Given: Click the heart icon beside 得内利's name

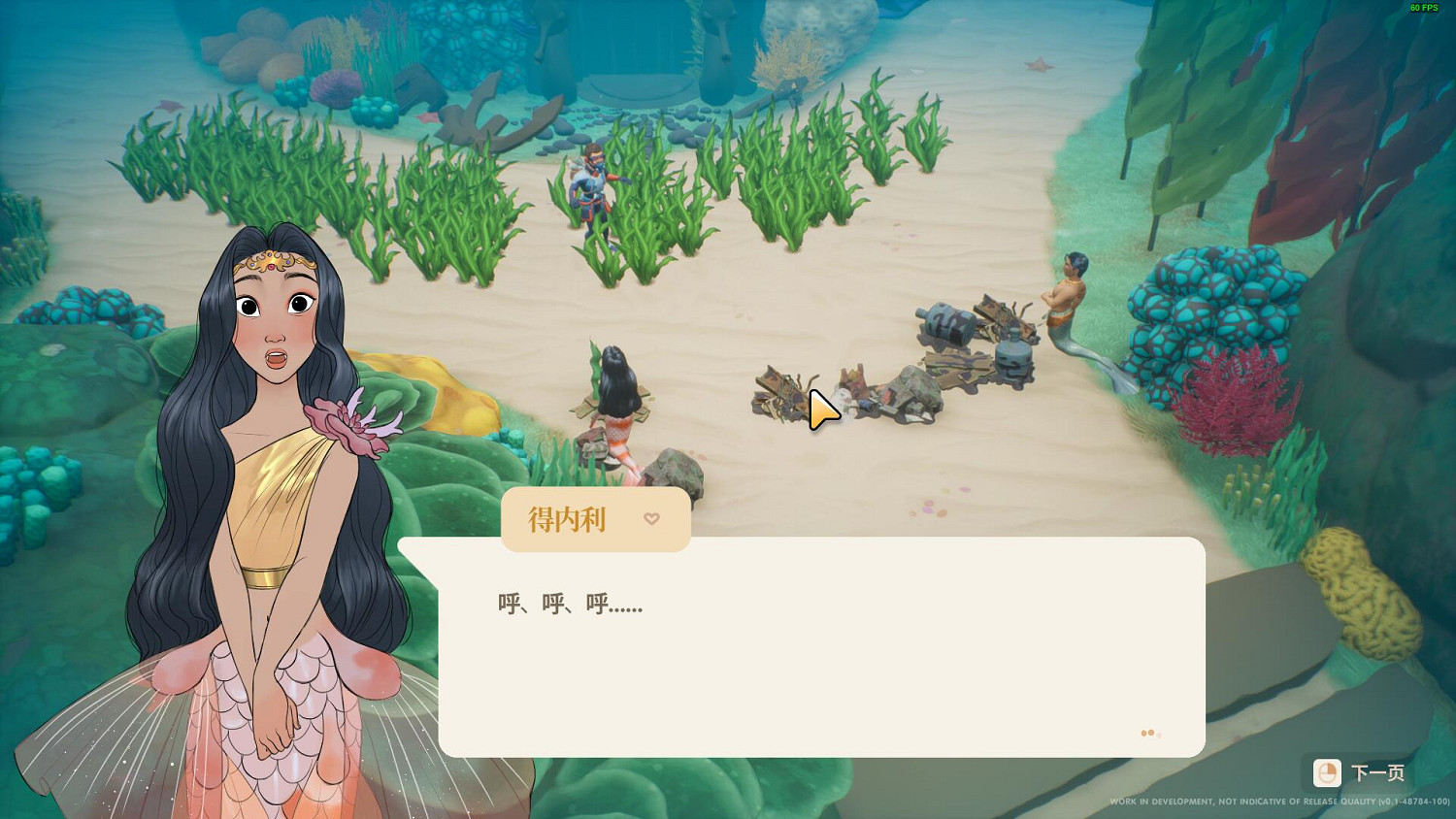Looking at the screenshot, I should 651,519.
